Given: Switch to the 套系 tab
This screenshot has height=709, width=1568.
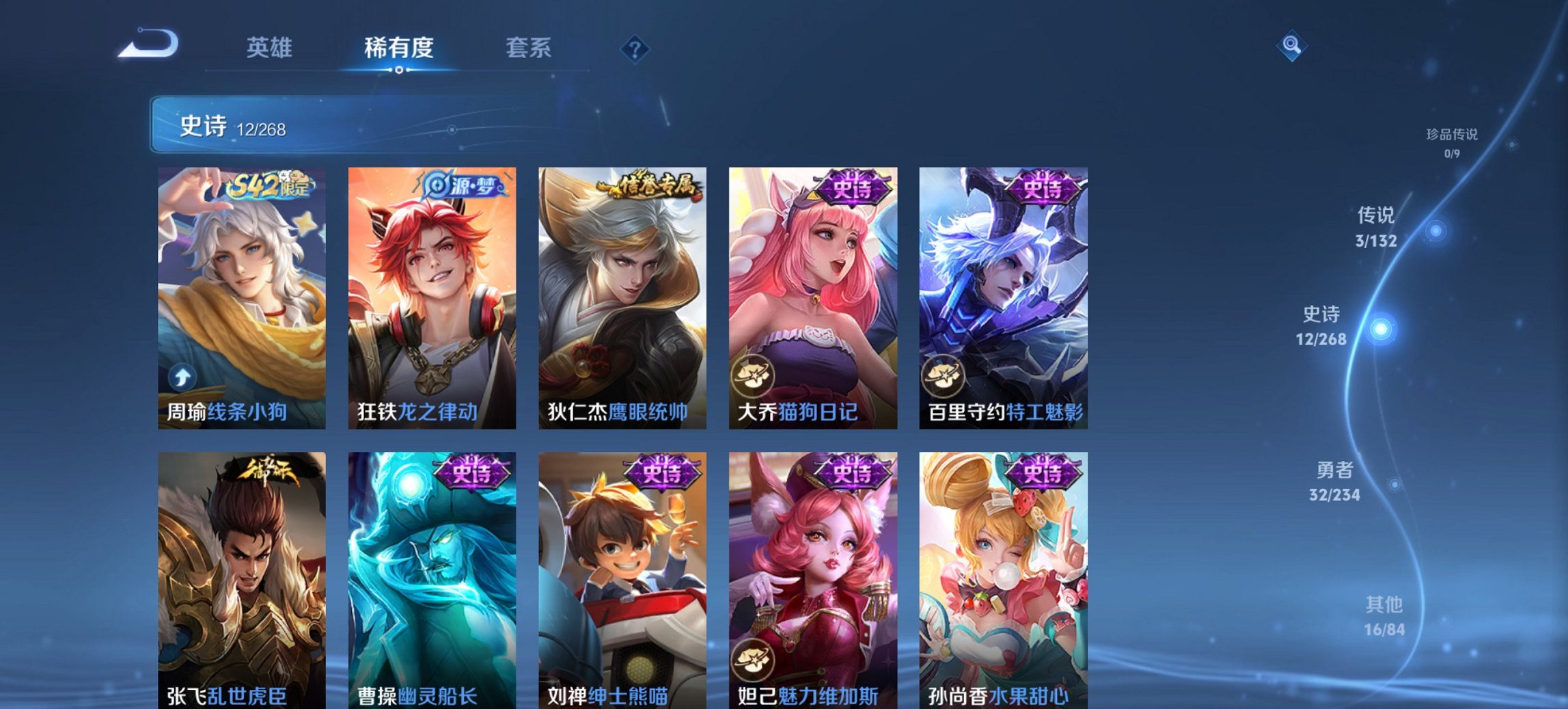Looking at the screenshot, I should tap(529, 48).
